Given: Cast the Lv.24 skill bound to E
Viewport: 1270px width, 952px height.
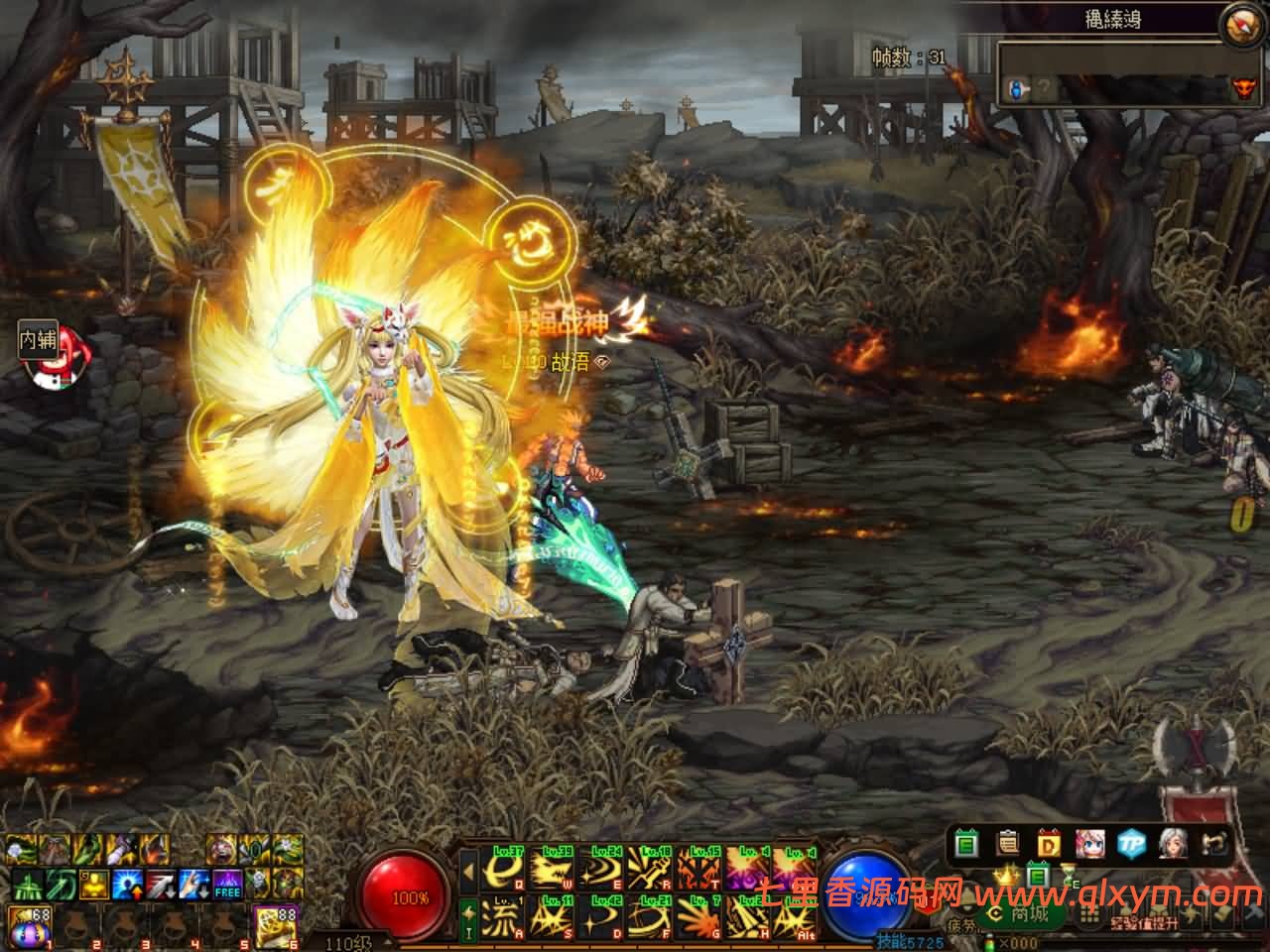Looking at the screenshot, I should (x=601, y=870).
